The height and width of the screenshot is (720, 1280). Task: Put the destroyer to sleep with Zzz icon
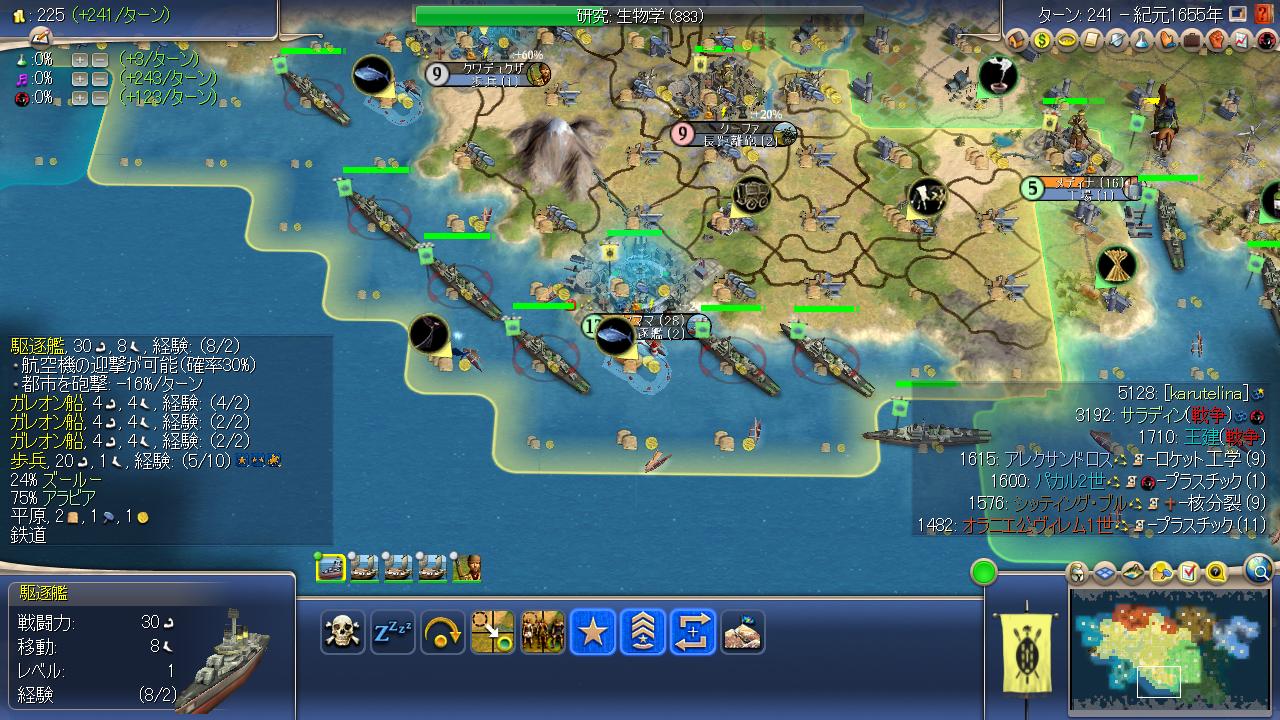click(x=392, y=632)
